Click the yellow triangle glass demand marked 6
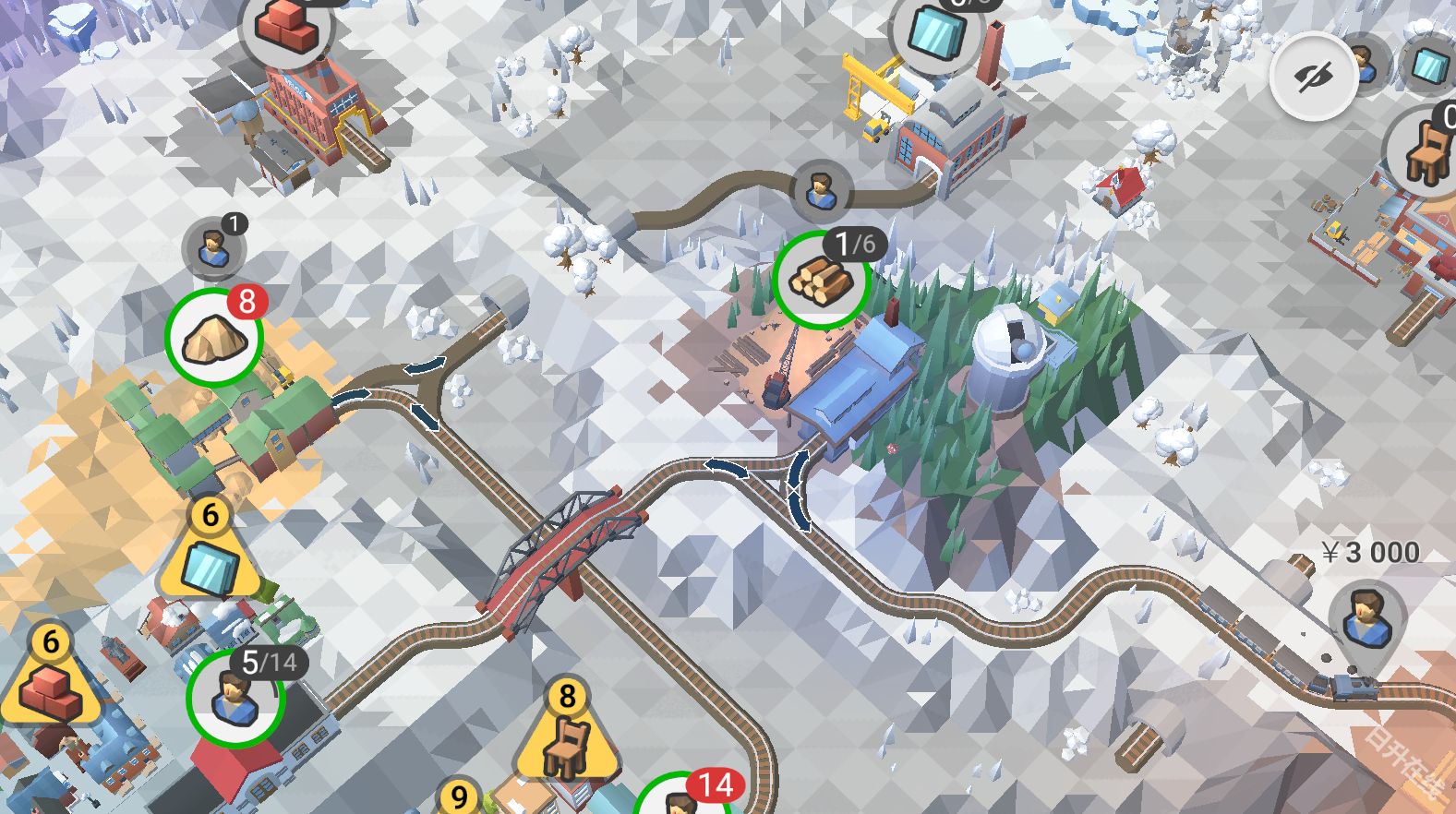The width and height of the screenshot is (1456, 814). click(x=210, y=558)
